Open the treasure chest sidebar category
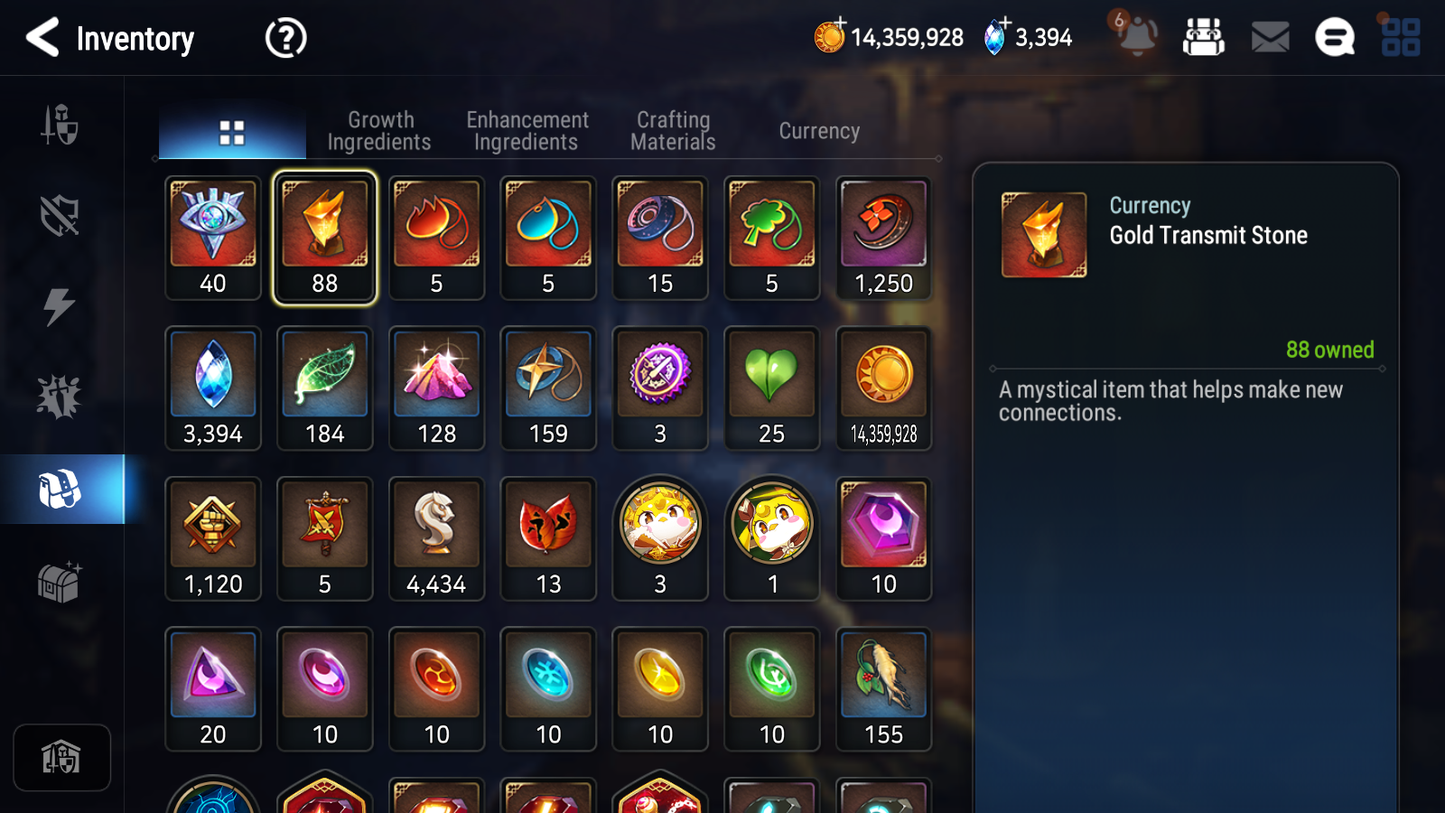This screenshot has height=813, width=1445. (x=60, y=582)
